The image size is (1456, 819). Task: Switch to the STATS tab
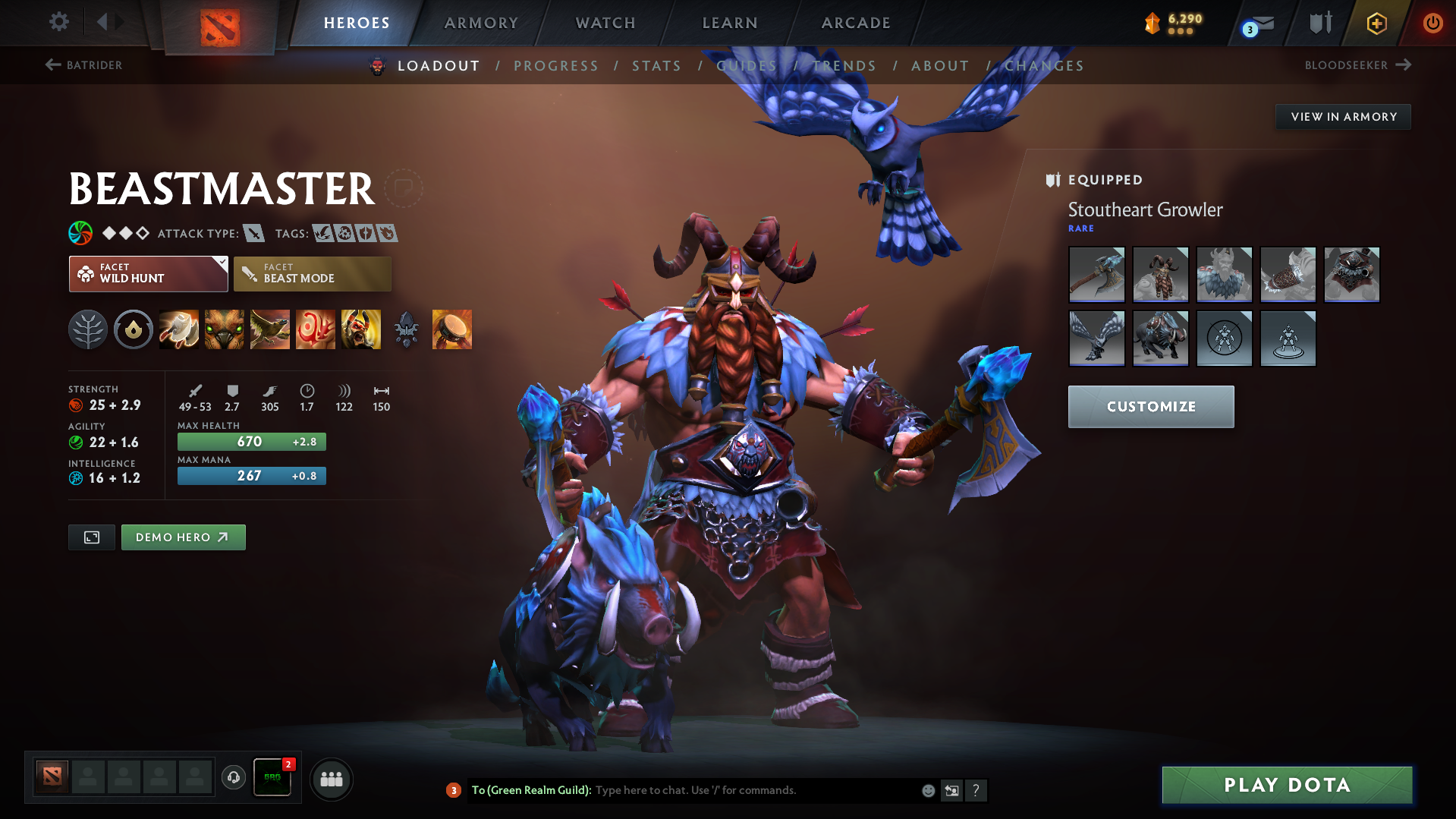656,65
